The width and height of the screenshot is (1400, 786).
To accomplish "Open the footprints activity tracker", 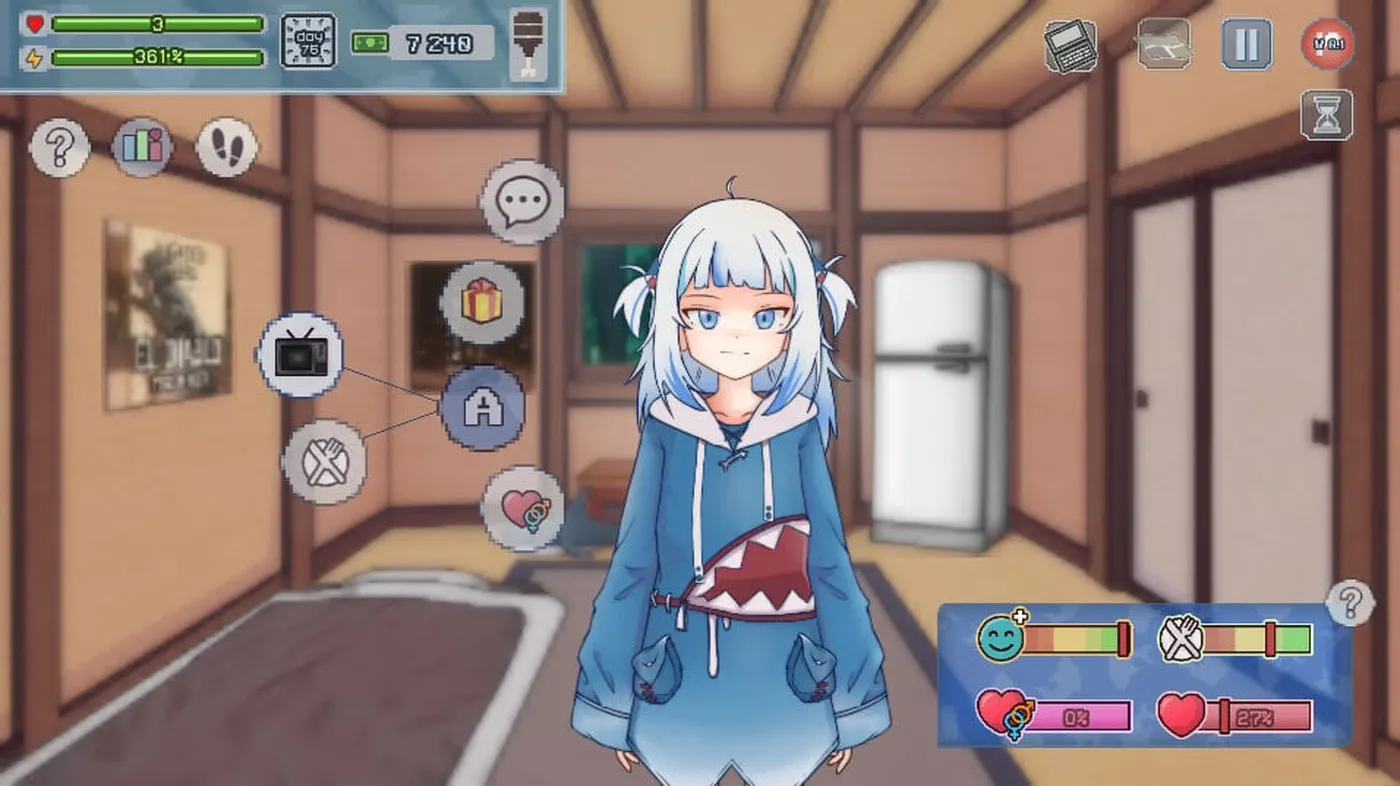I will (x=227, y=147).
